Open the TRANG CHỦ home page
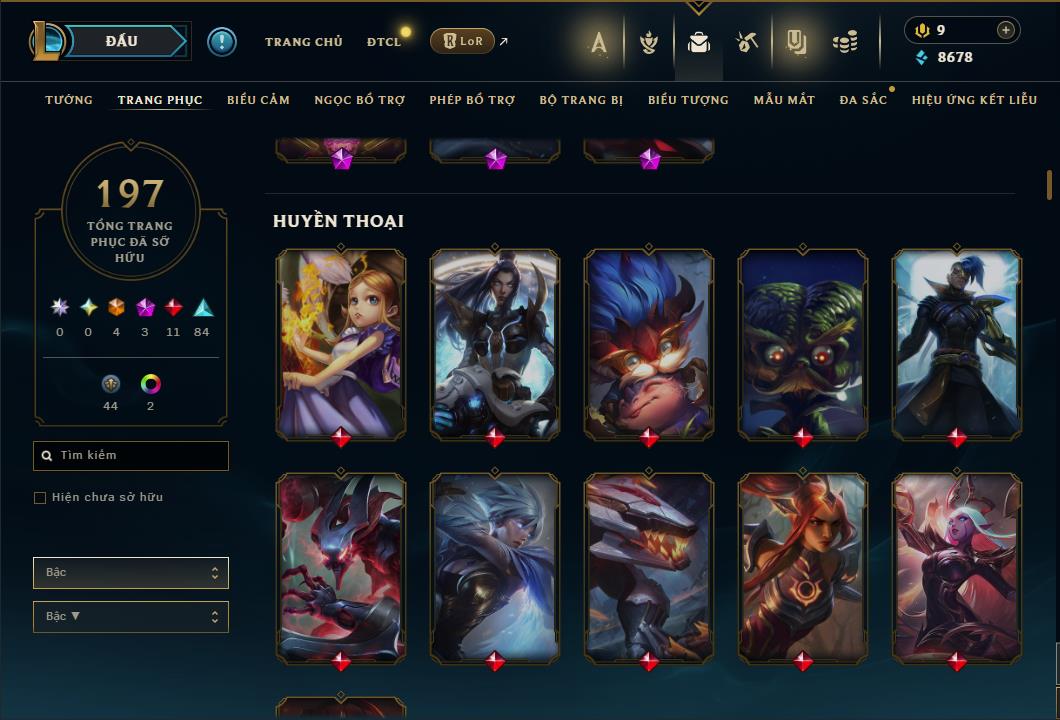The image size is (1060, 720). click(x=303, y=42)
